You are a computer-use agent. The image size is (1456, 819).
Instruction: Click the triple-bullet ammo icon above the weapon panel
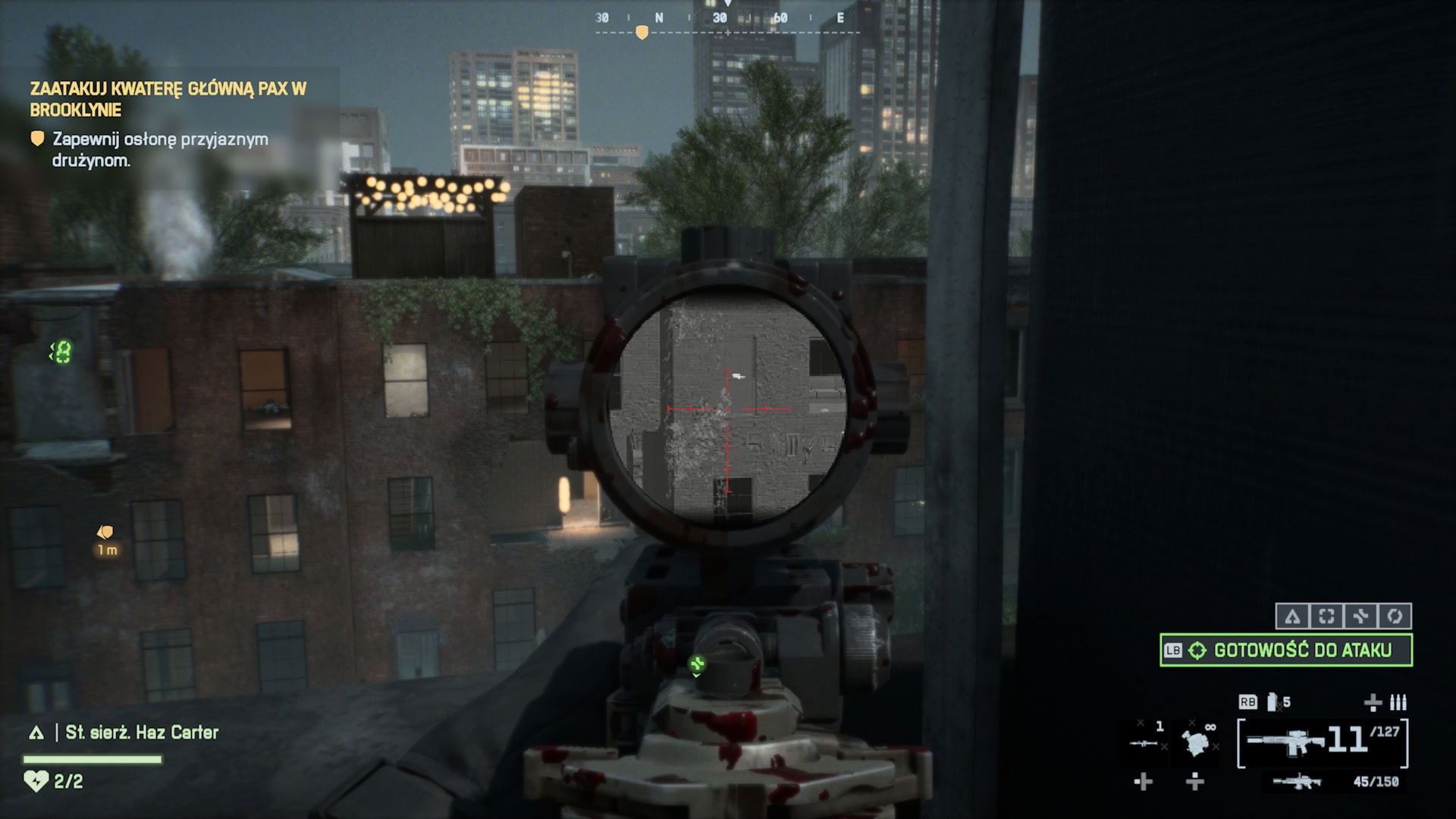pyautogui.click(x=1398, y=702)
